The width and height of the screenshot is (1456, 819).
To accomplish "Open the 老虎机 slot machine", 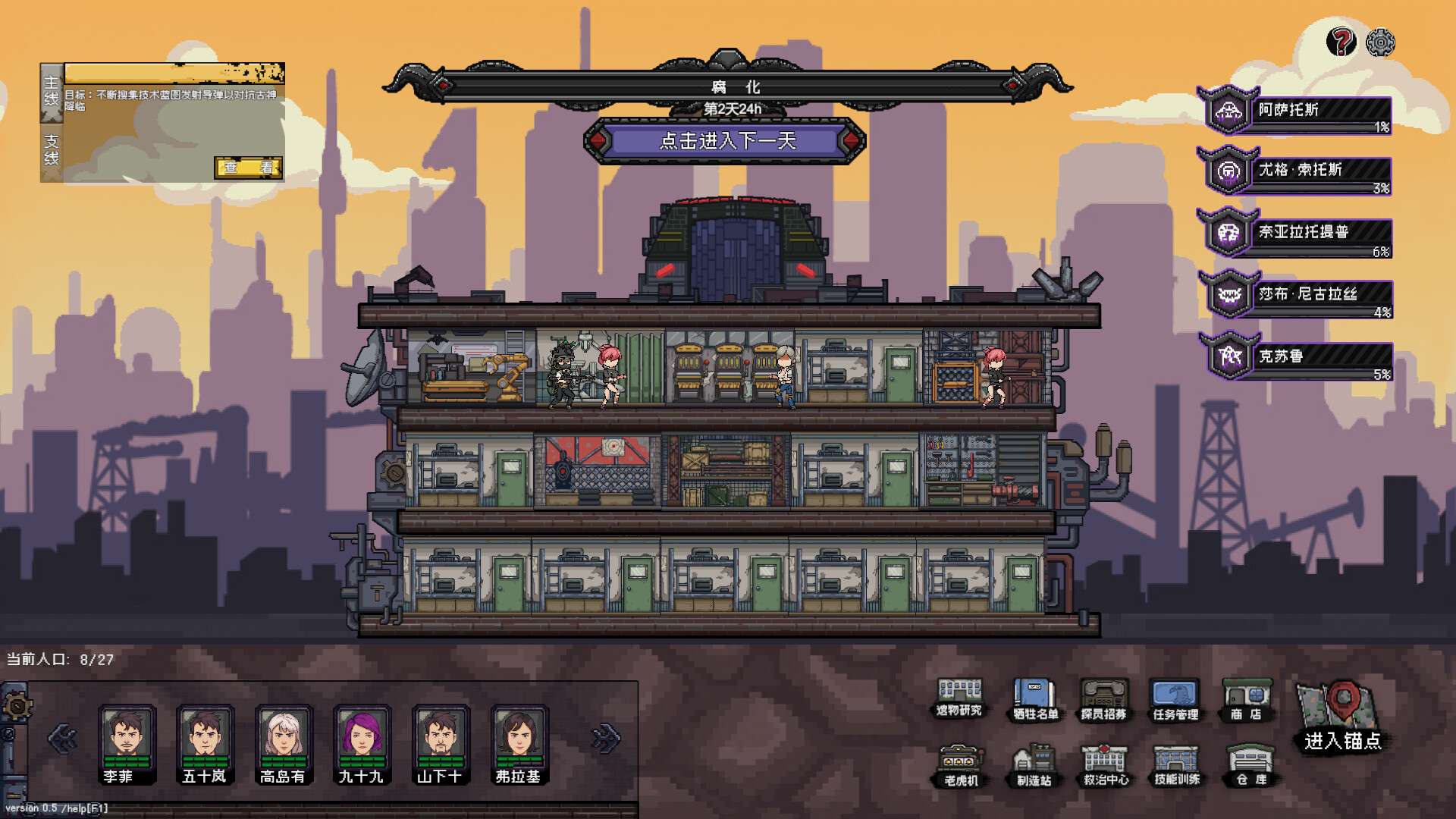I will (x=961, y=764).
